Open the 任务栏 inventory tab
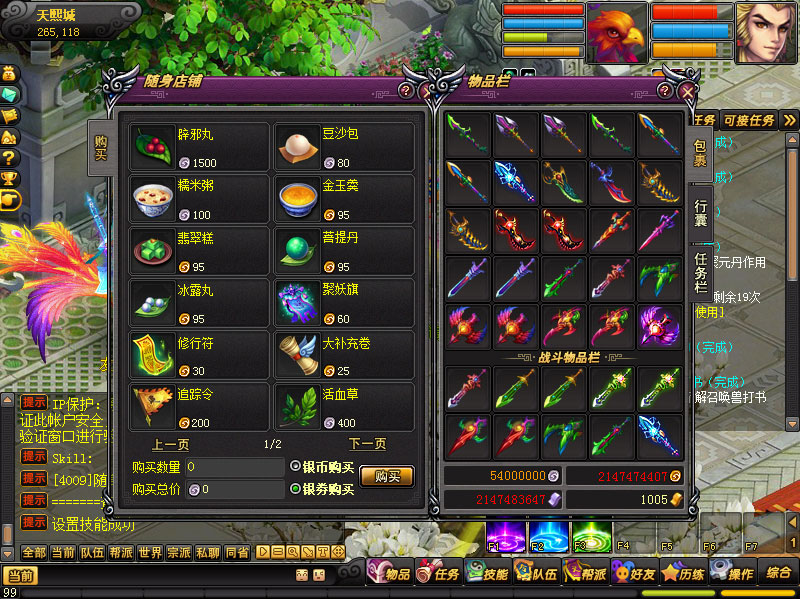800x599 pixels. tap(701, 272)
